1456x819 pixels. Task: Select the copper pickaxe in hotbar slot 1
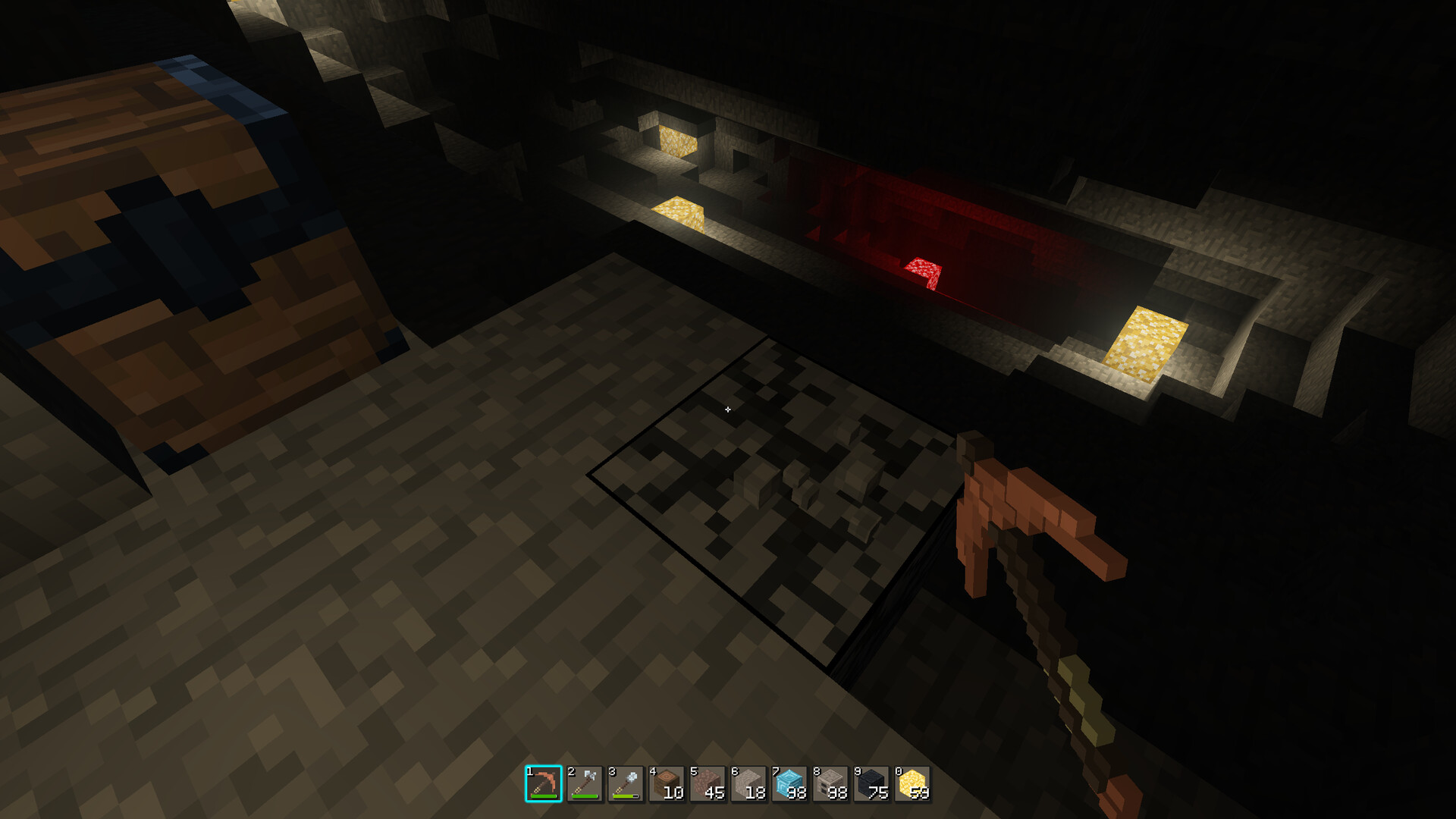pyautogui.click(x=544, y=787)
